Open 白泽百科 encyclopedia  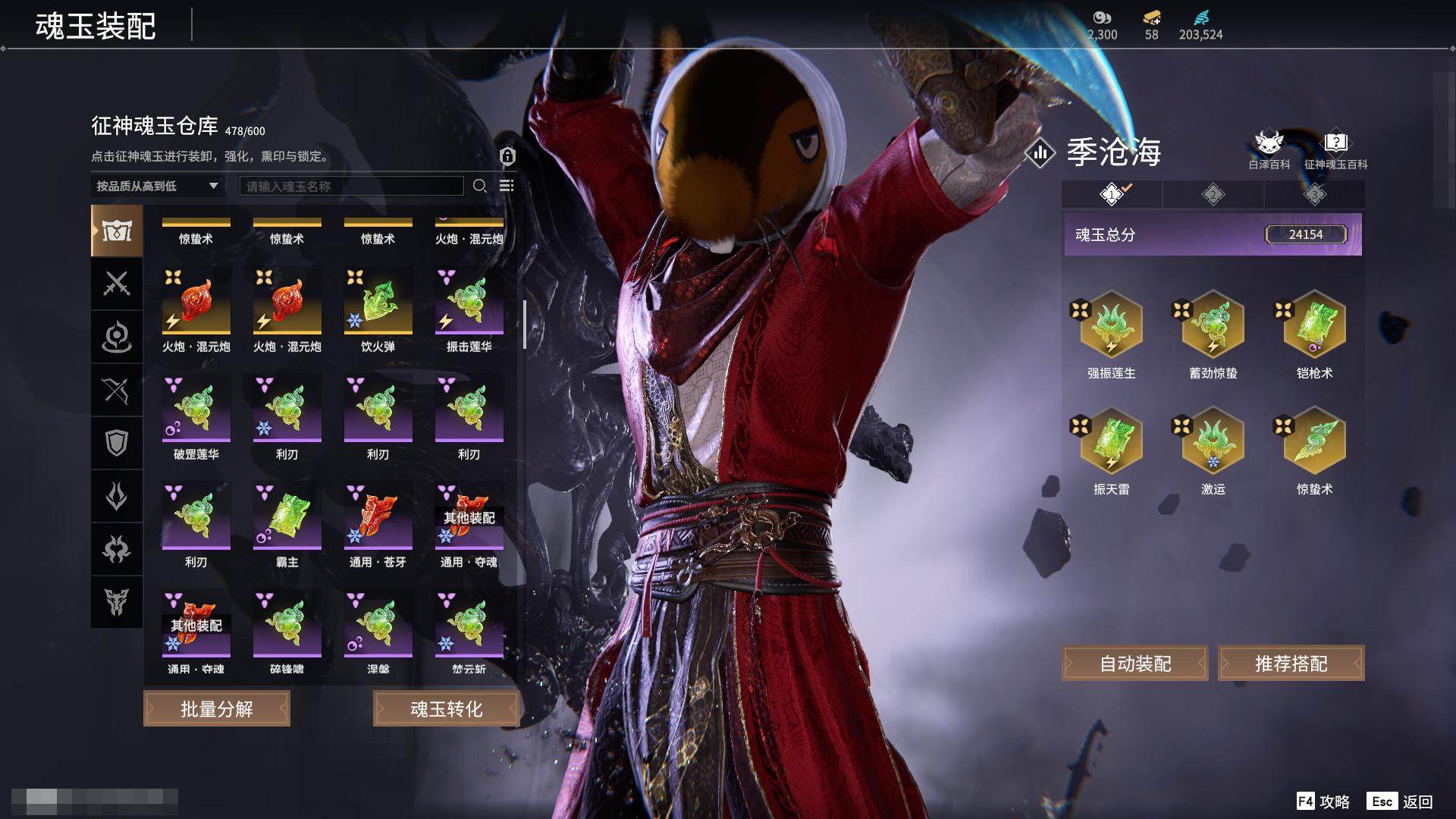[1269, 149]
